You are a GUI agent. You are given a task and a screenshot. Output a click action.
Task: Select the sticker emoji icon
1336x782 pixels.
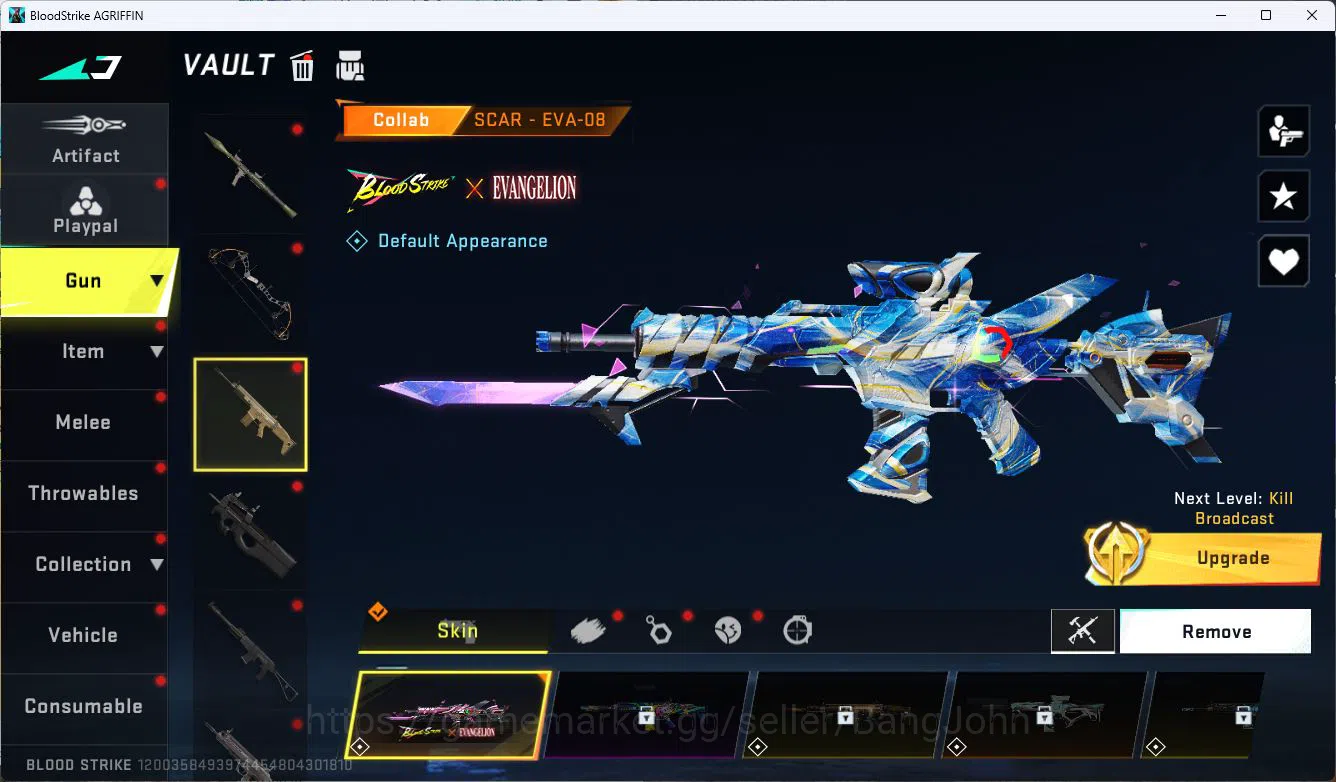pyautogui.click(x=728, y=630)
